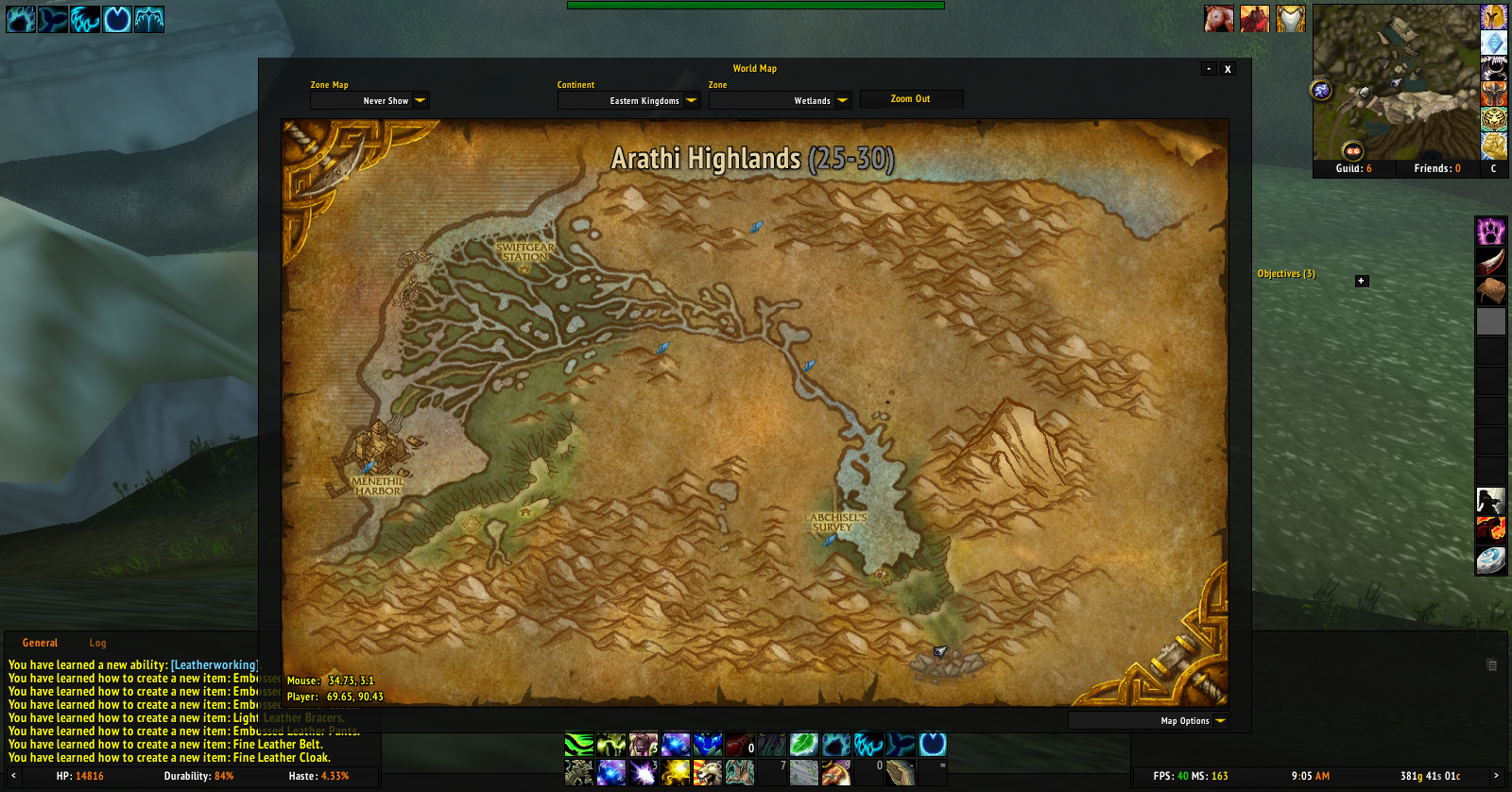Activate the yellow sunburst spell icon
This screenshot has height=792, width=1512.
(x=675, y=773)
